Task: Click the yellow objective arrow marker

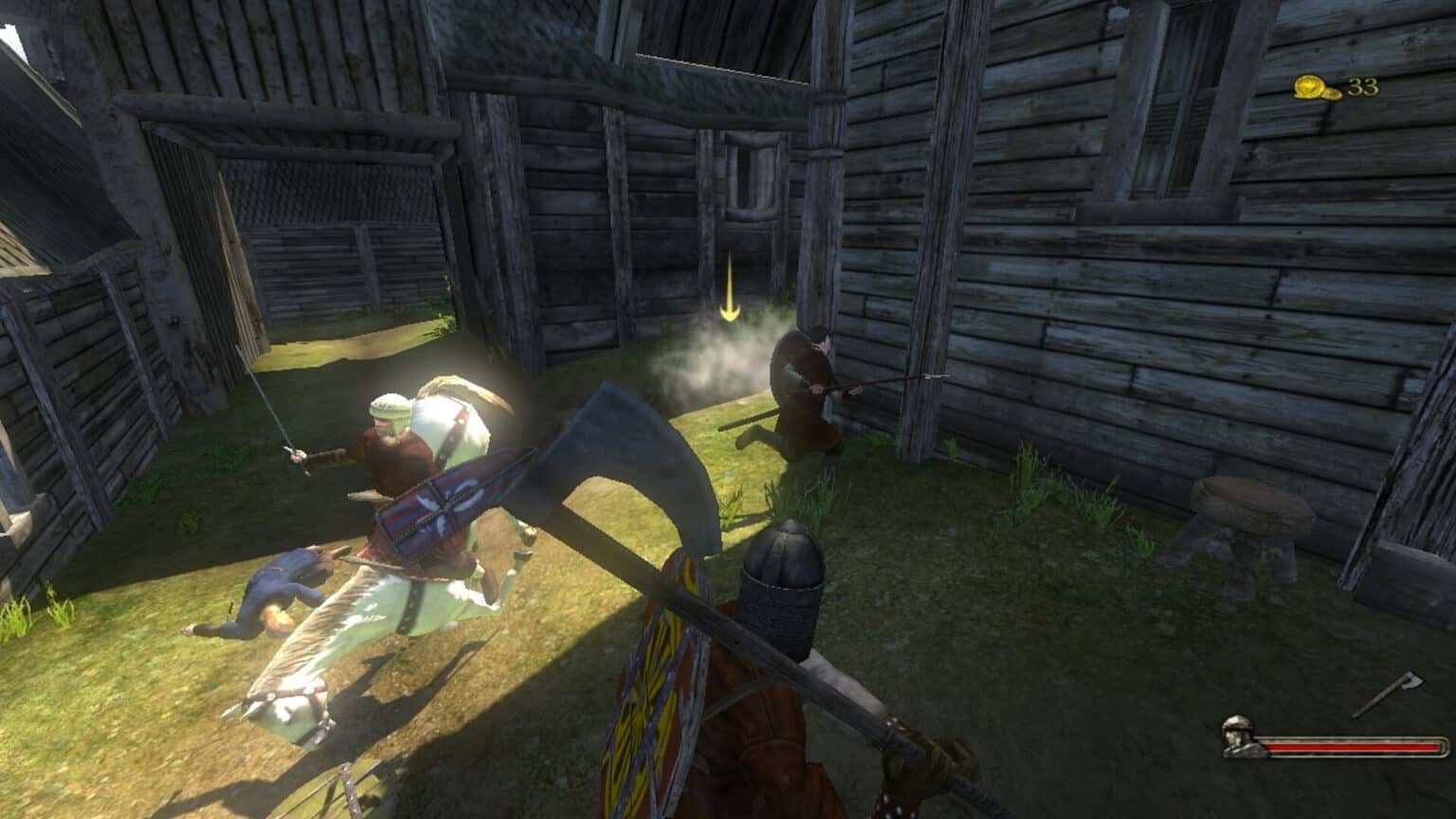Action: (728, 289)
